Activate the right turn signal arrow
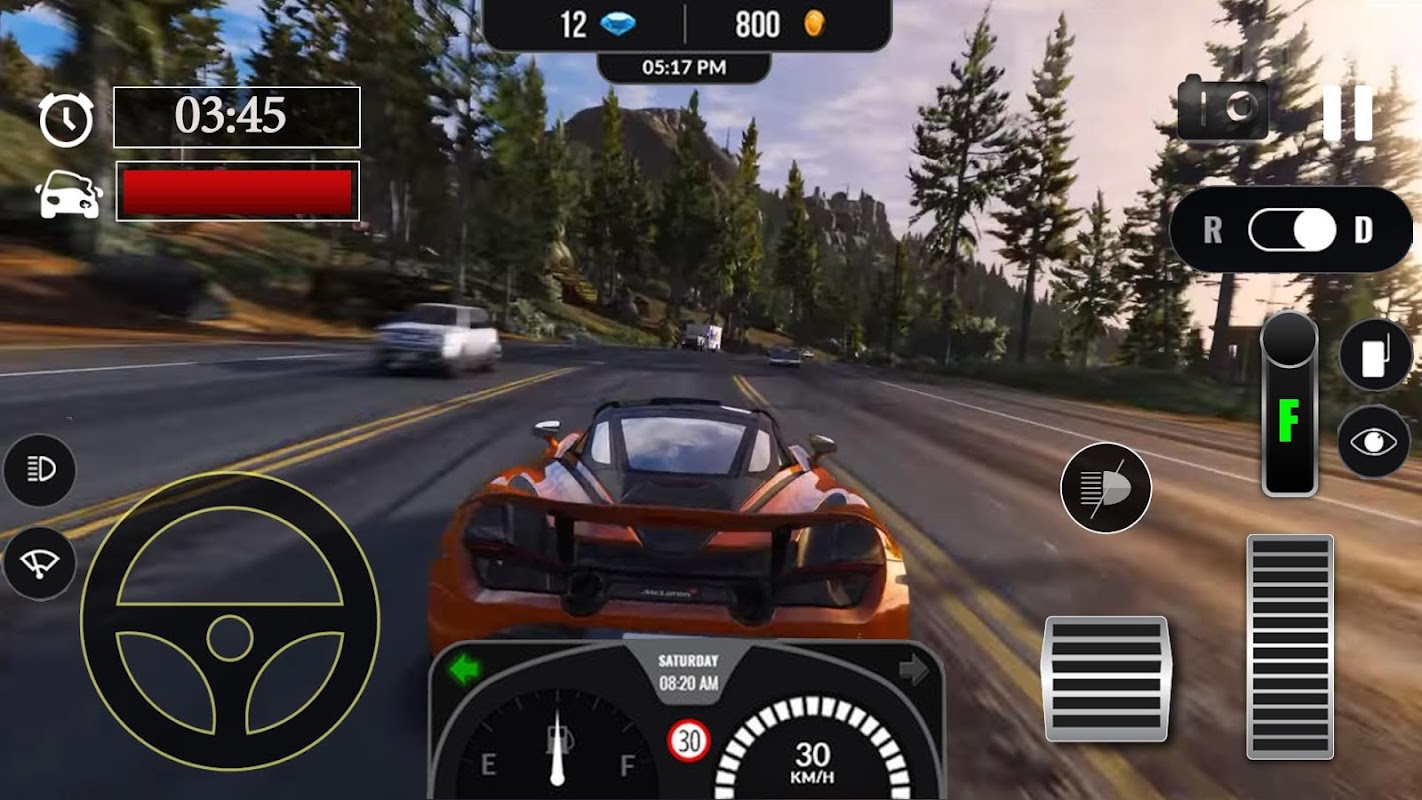Screen dimensions: 1422x800 tap(913, 669)
